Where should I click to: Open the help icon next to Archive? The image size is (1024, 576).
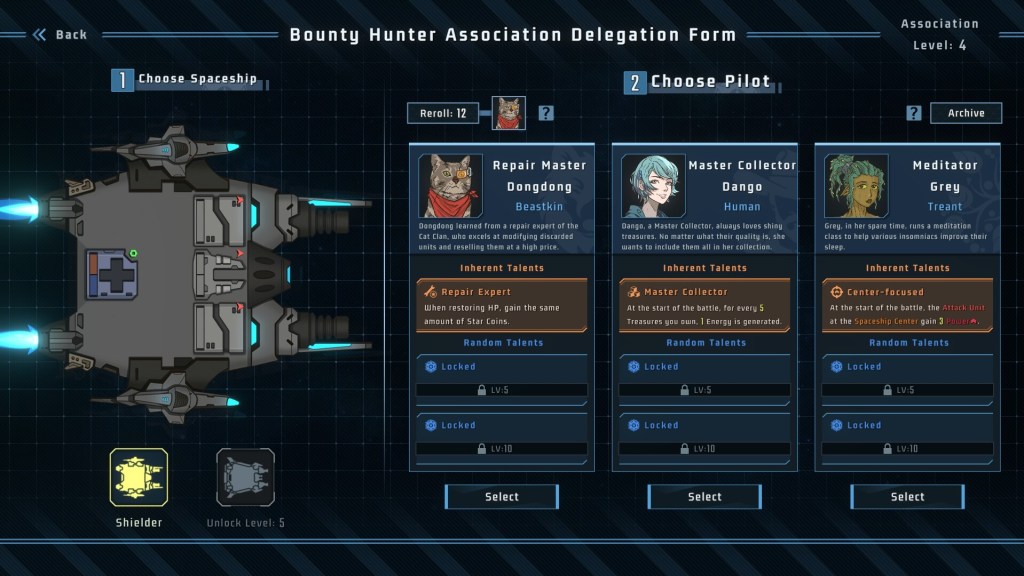point(914,113)
